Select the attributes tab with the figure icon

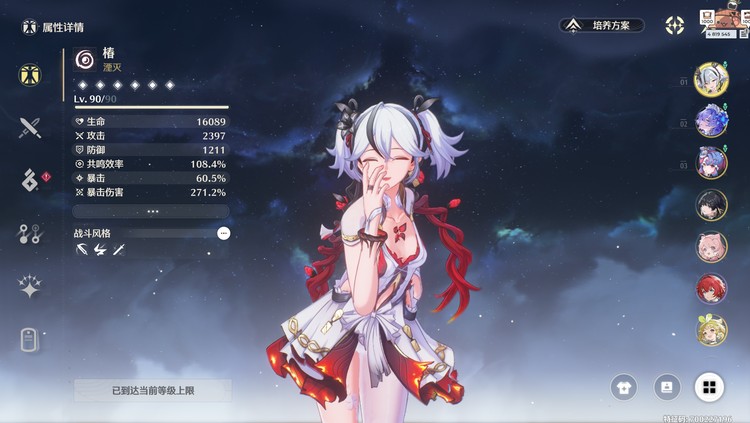click(30, 75)
